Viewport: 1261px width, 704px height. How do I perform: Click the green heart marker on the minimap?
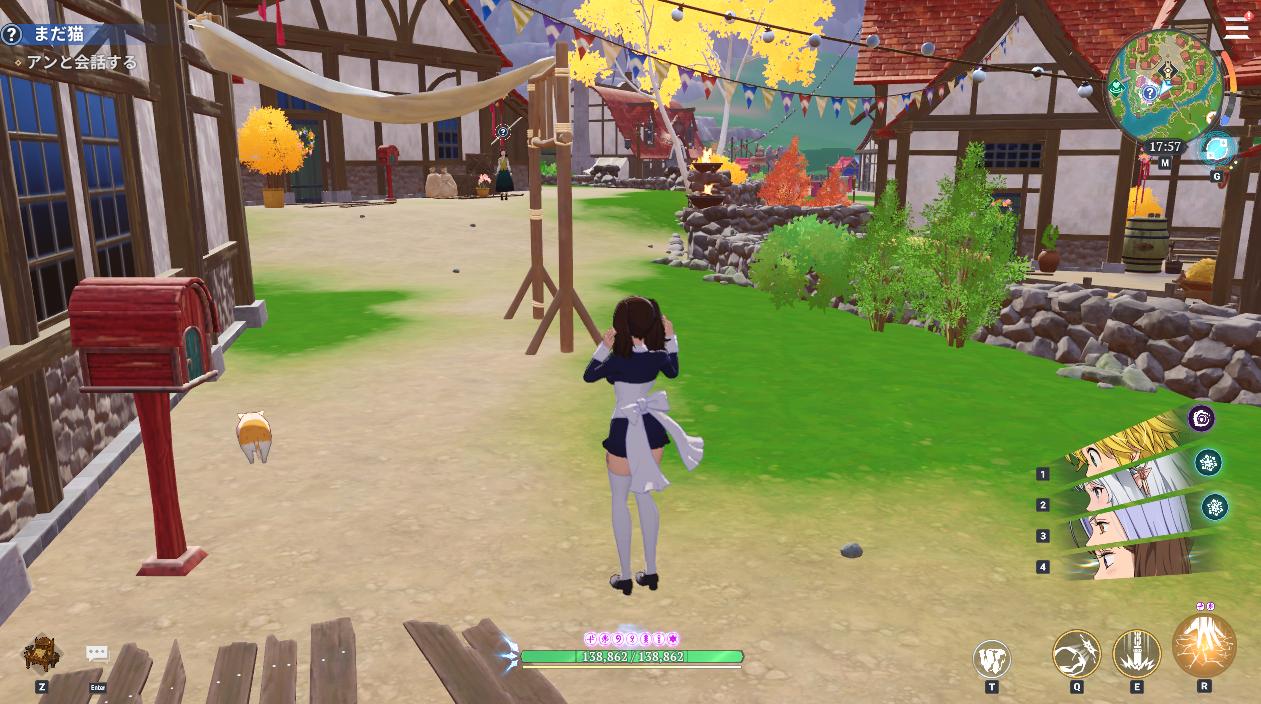(x=1117, y=88)
